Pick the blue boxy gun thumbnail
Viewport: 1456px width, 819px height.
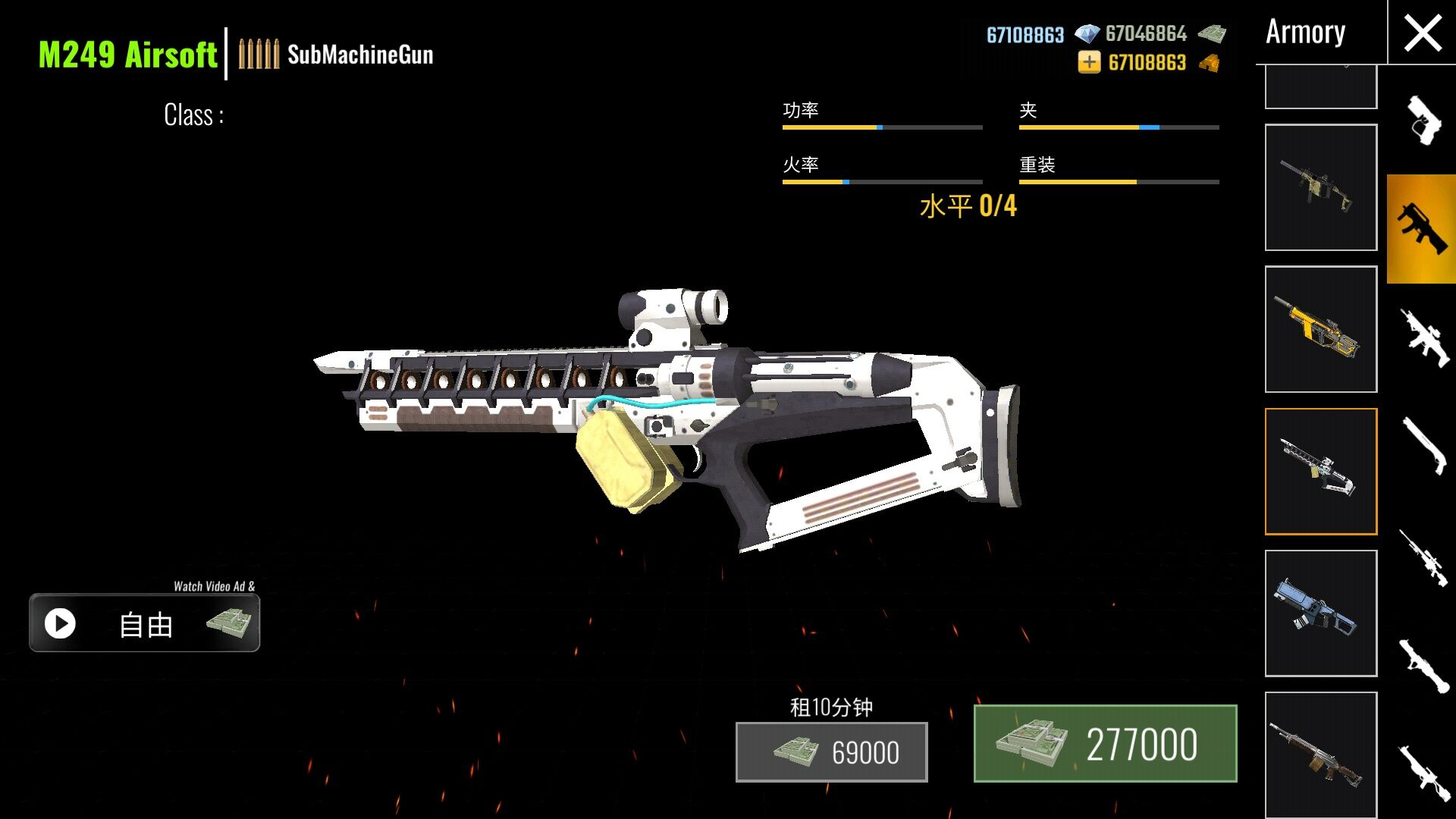(1320, 613)
